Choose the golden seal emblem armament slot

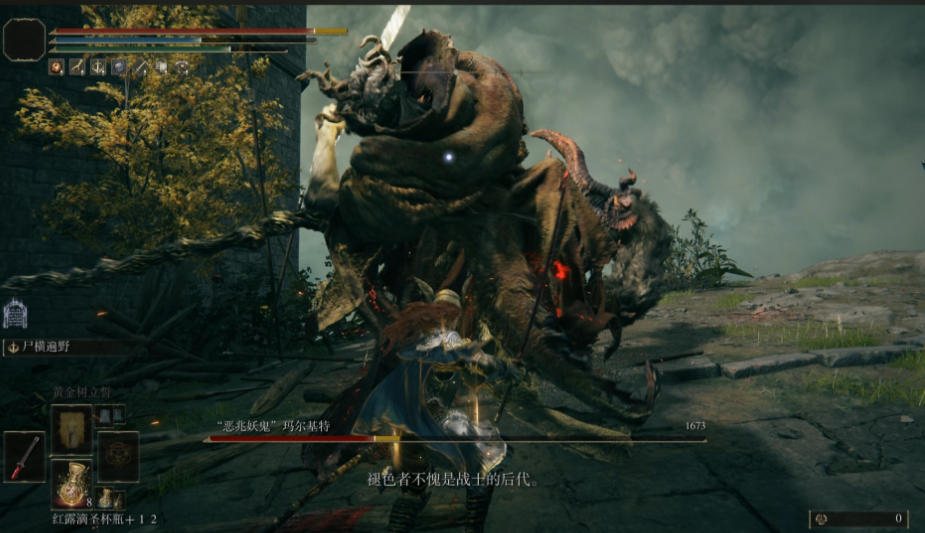[118, 457]
